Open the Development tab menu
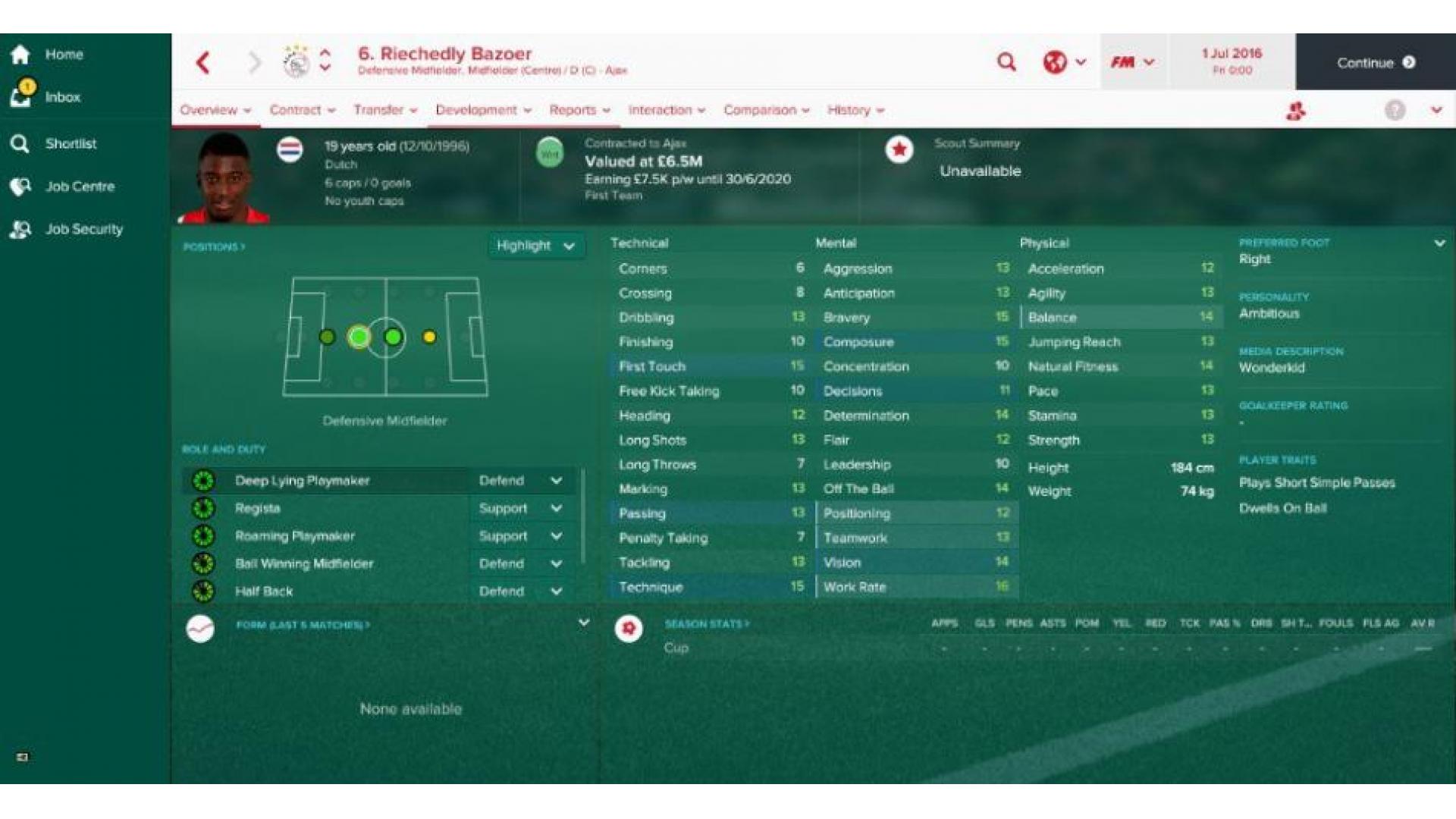 pos(483,110)
